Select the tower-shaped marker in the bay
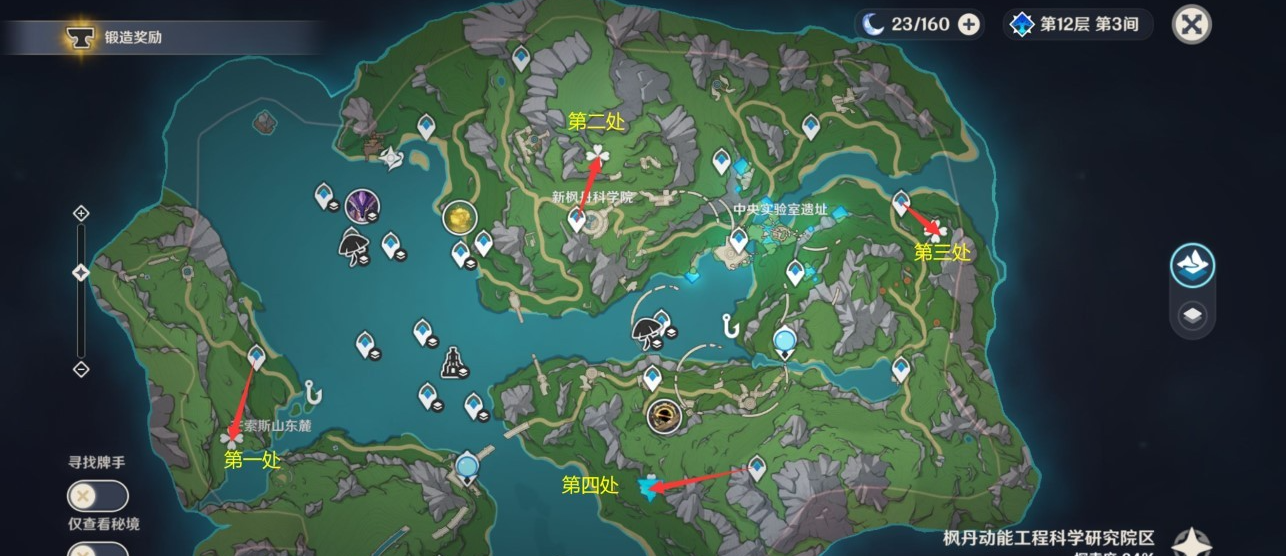 [x=455, y=362]
